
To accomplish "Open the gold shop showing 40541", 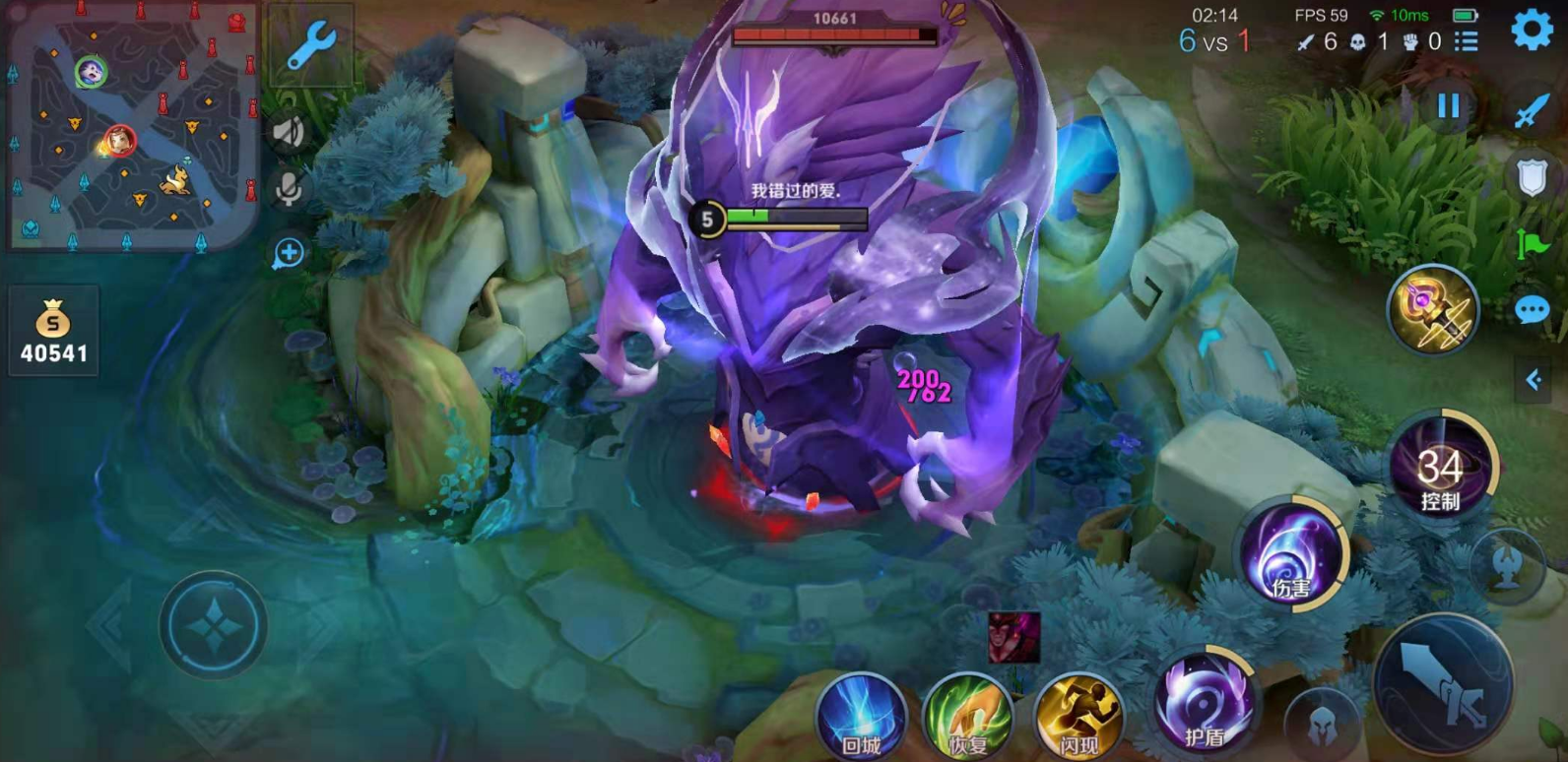I will point(53,332).
